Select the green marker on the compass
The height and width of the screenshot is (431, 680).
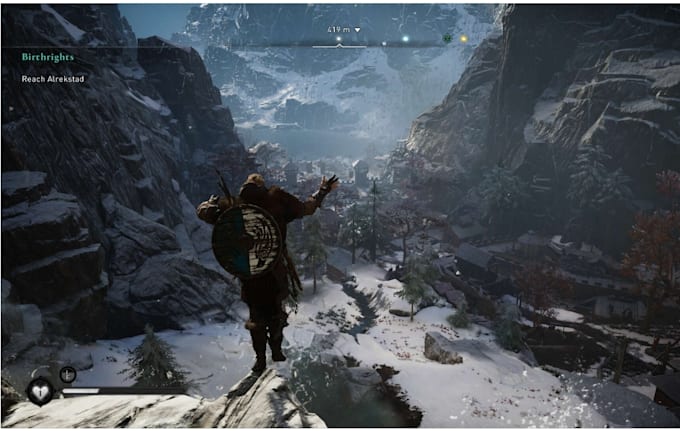(x=446, y=39)
